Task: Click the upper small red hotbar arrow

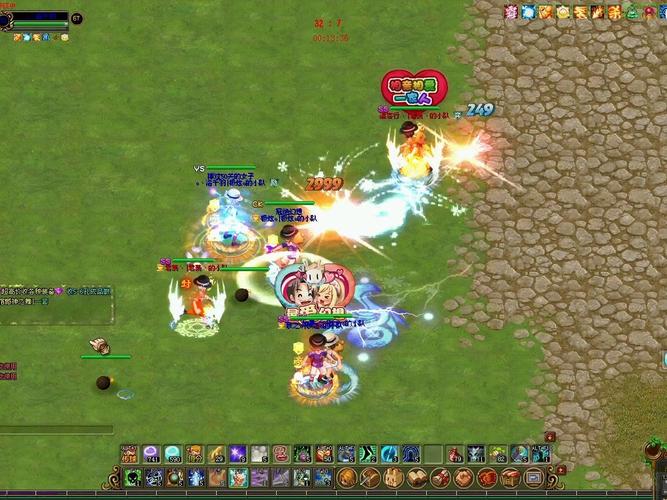Action: [x=549, y=437]
